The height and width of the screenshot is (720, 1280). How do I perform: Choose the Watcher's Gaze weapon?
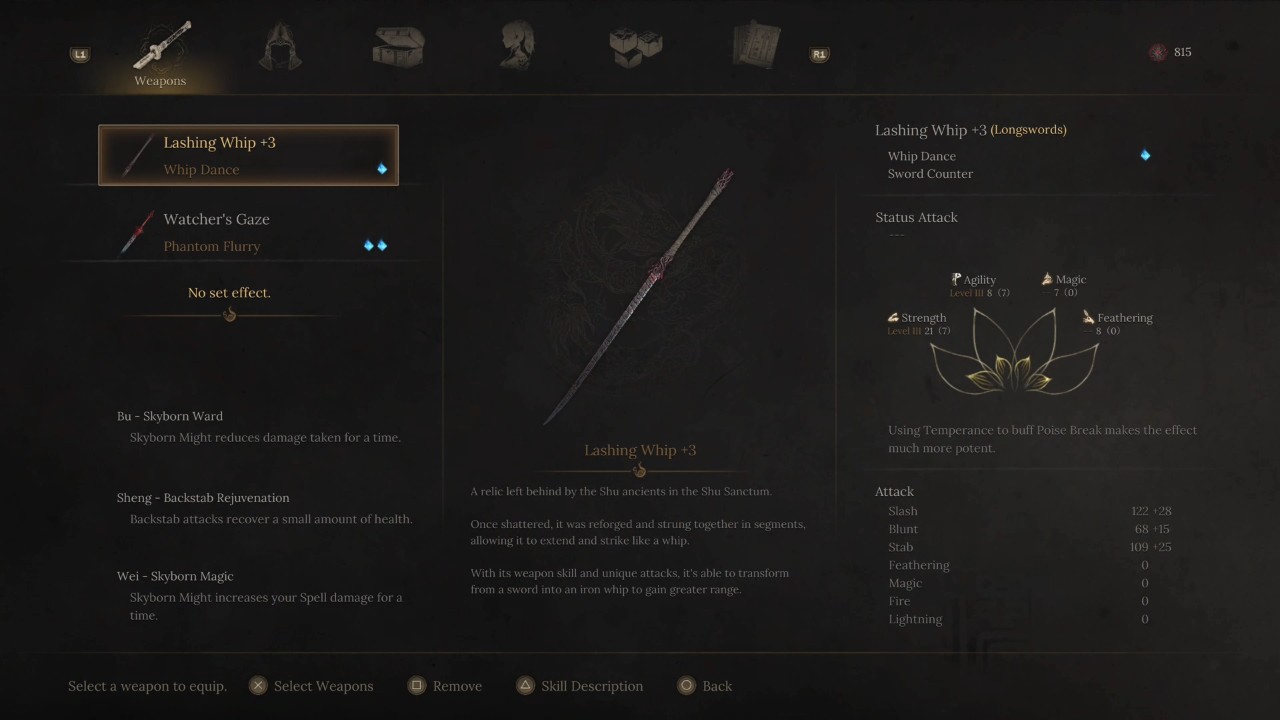tap(248, 232)
